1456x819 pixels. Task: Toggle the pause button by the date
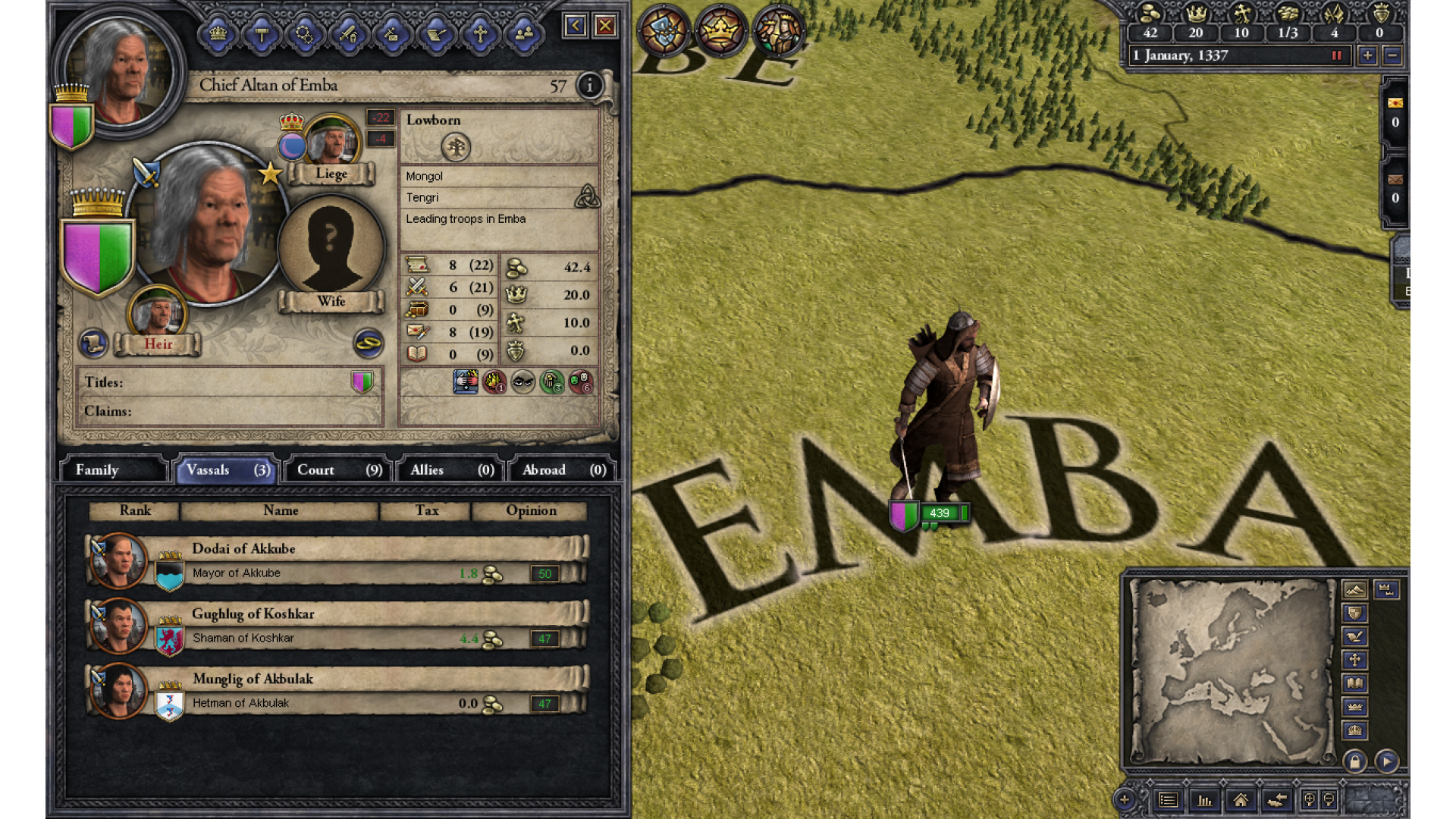(x=1337, y=55)
